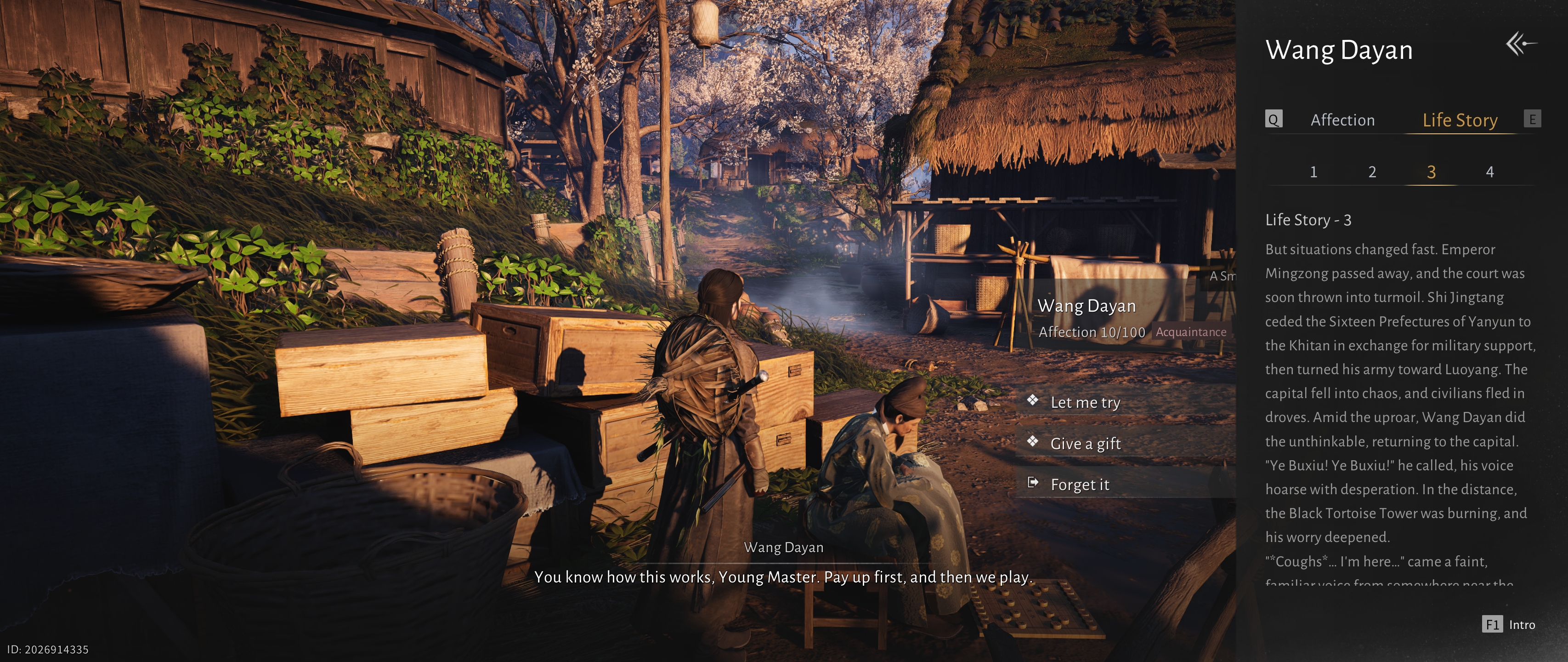Switch to the Affection tab
This screenshot has height=662, width=1568.
(1342, 120)
